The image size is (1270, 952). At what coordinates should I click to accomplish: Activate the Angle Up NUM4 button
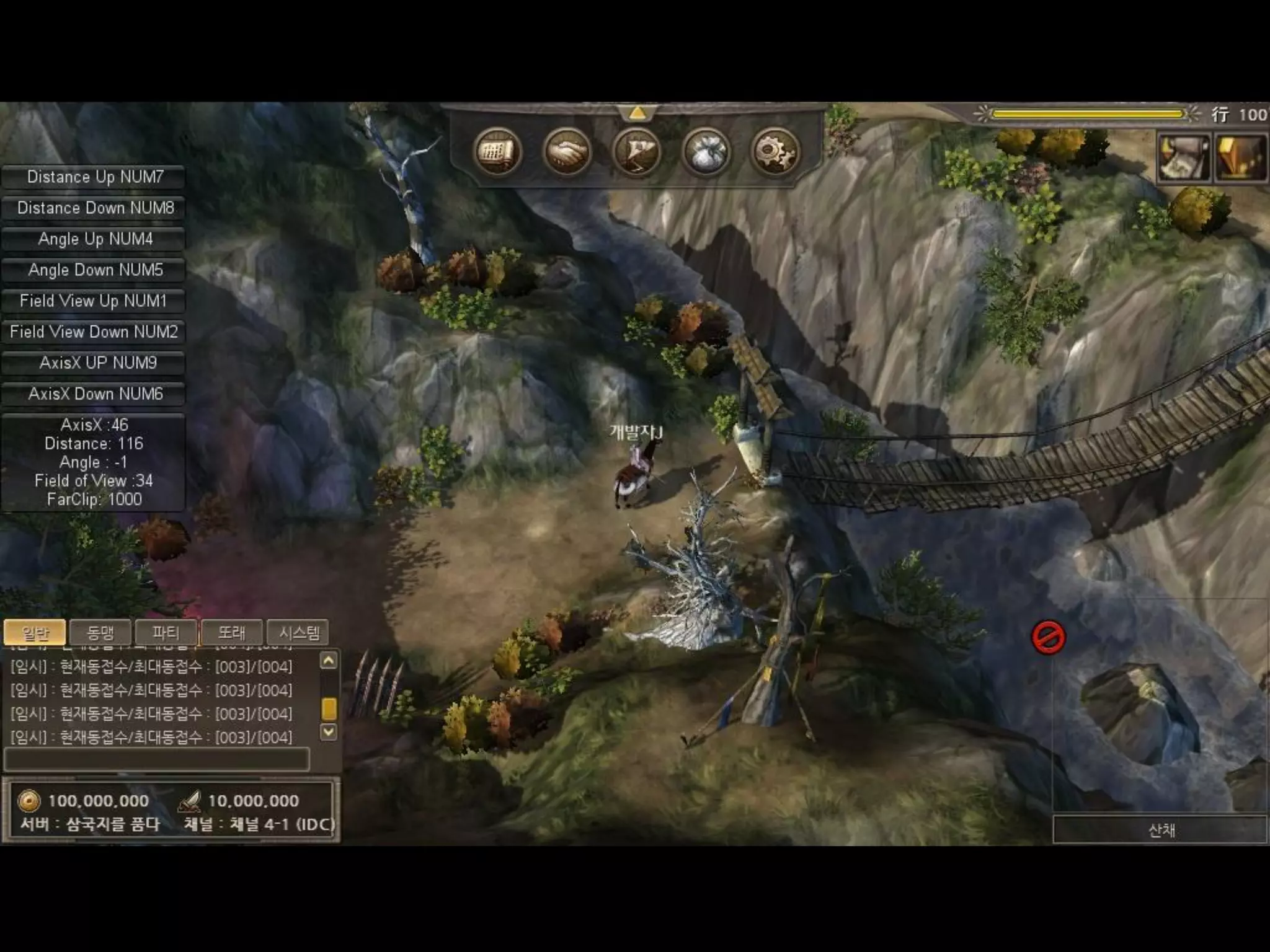[94, 239]
